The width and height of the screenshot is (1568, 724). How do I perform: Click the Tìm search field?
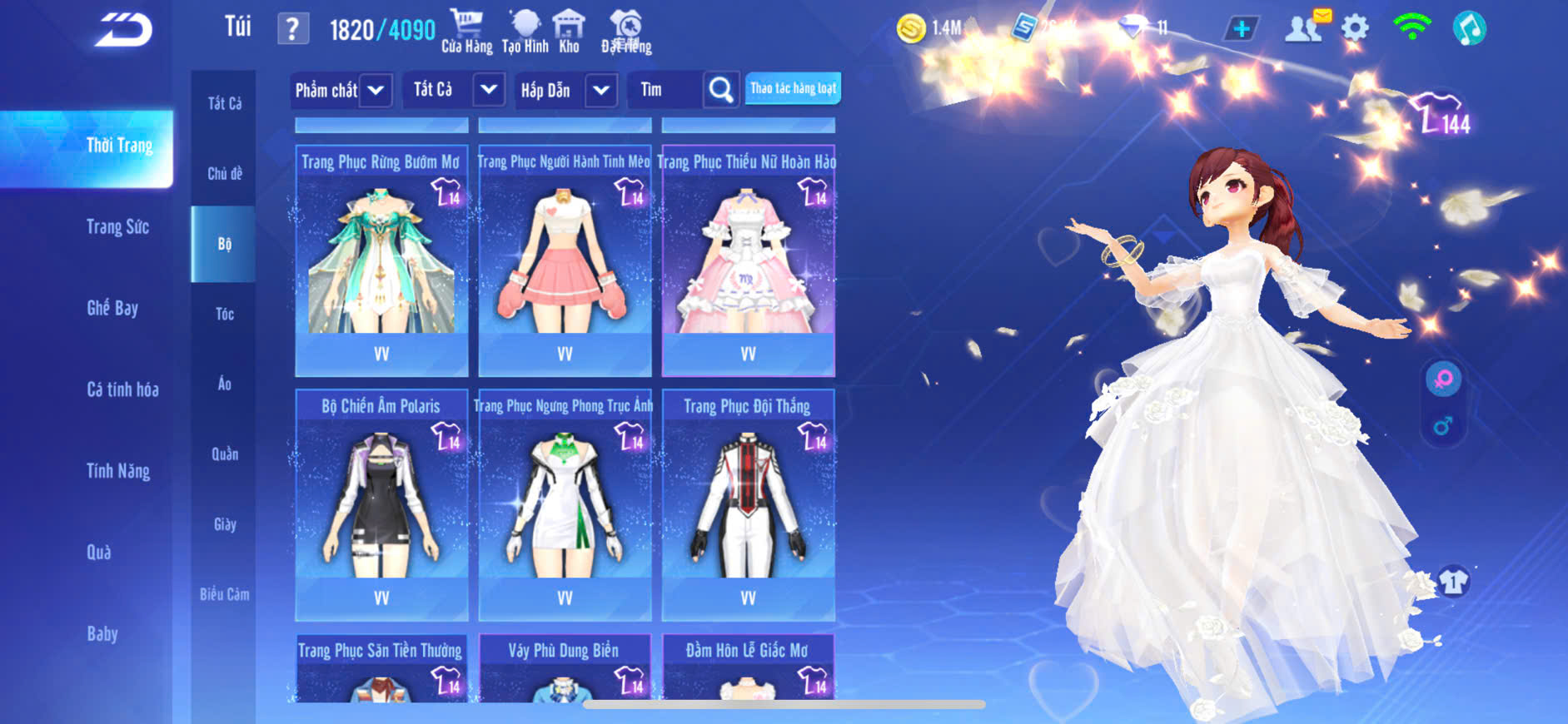coord(668,90)
